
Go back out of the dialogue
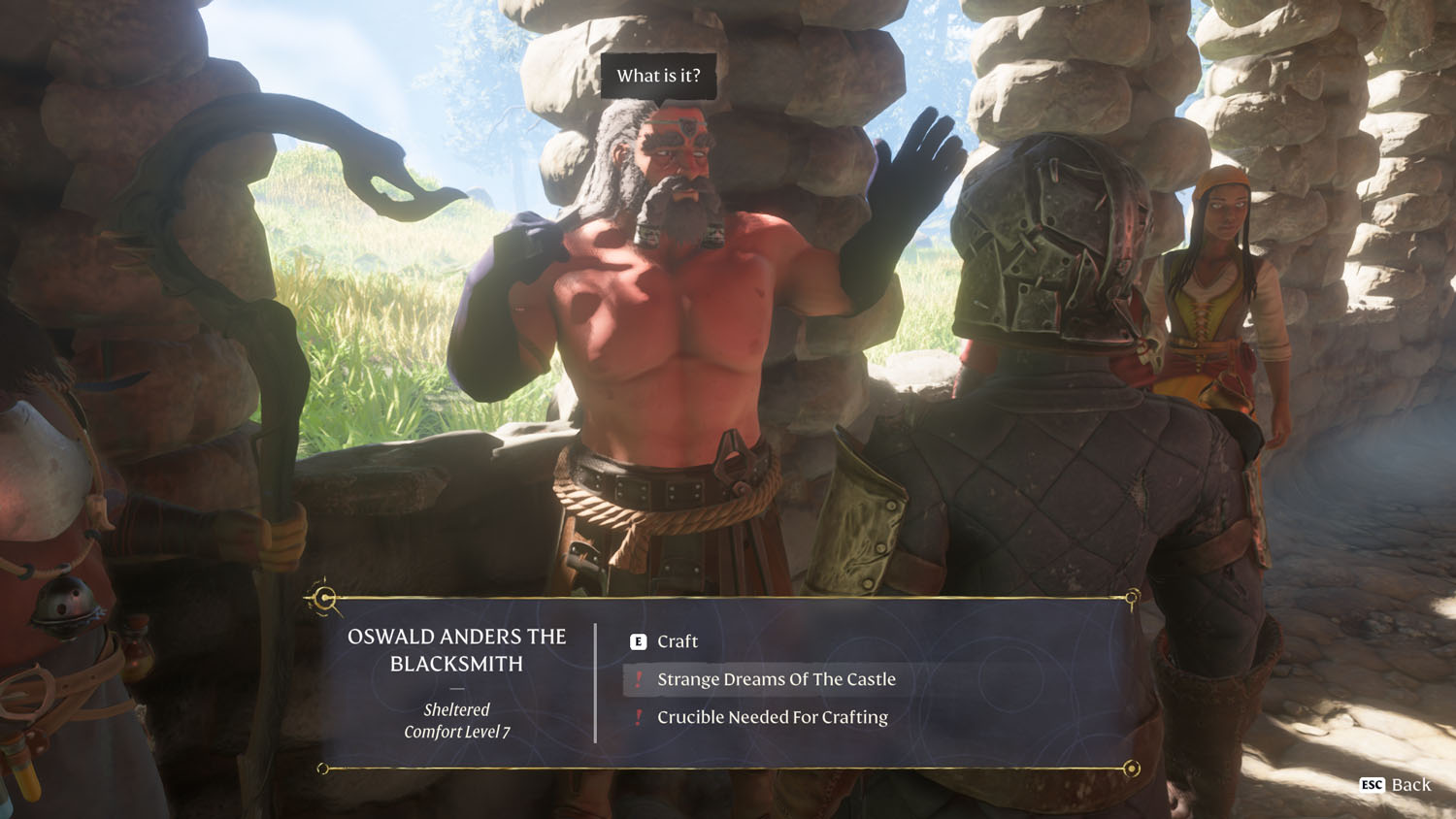click(1396, 784)
